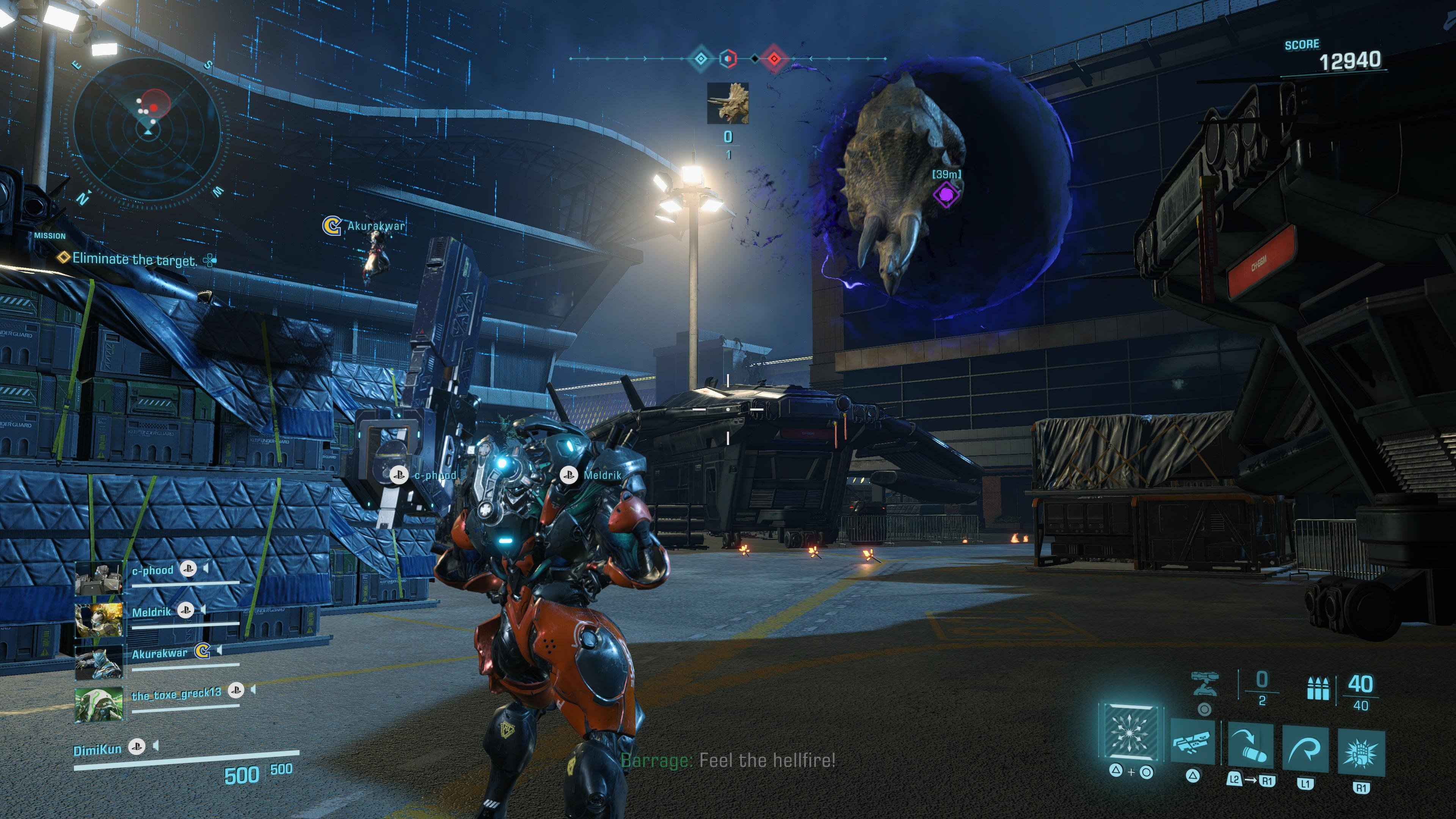Choose Akurakwar's teammate portrait

click(99, 661)
